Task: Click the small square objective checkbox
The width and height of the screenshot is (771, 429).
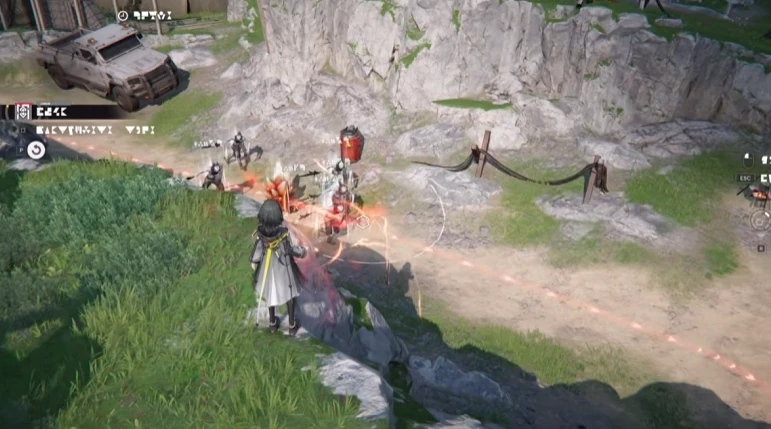Action: (x=24, y=130)
